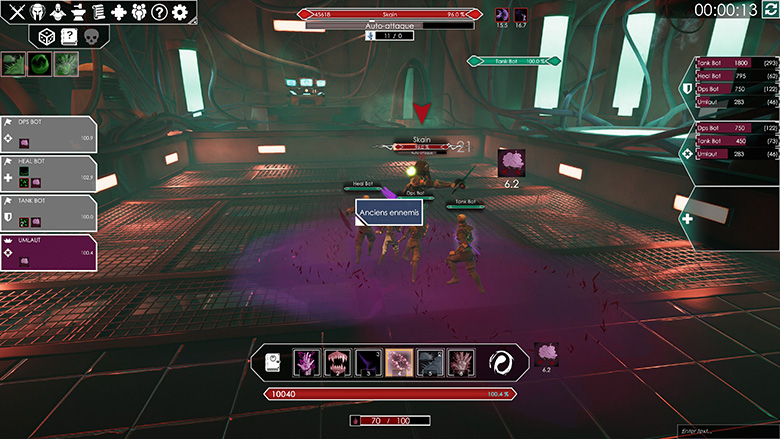Open the gear settings menu
The image size is (780, 439).
pos(181,12)
